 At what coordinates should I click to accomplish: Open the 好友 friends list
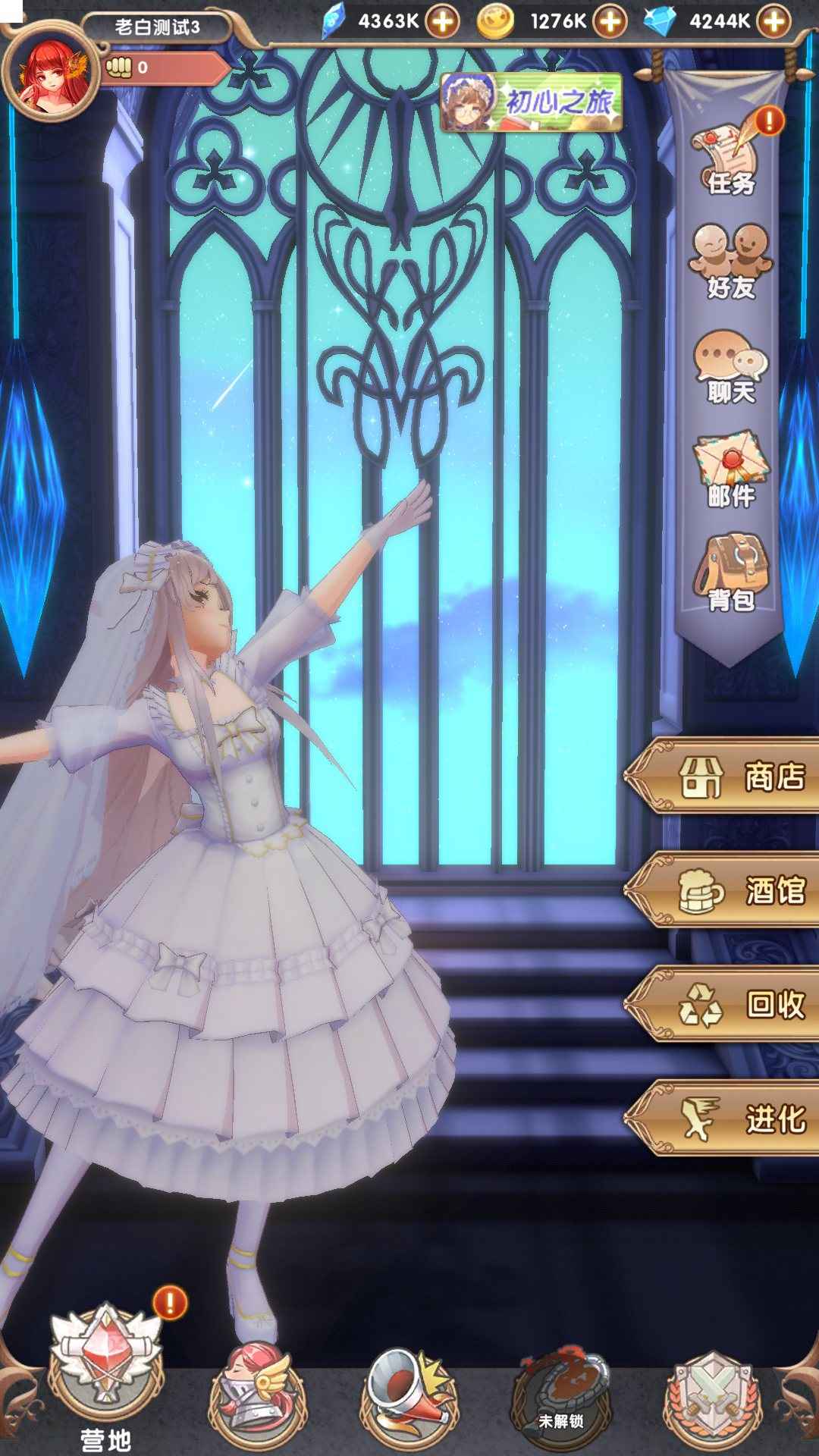click(x=731, y=262)
